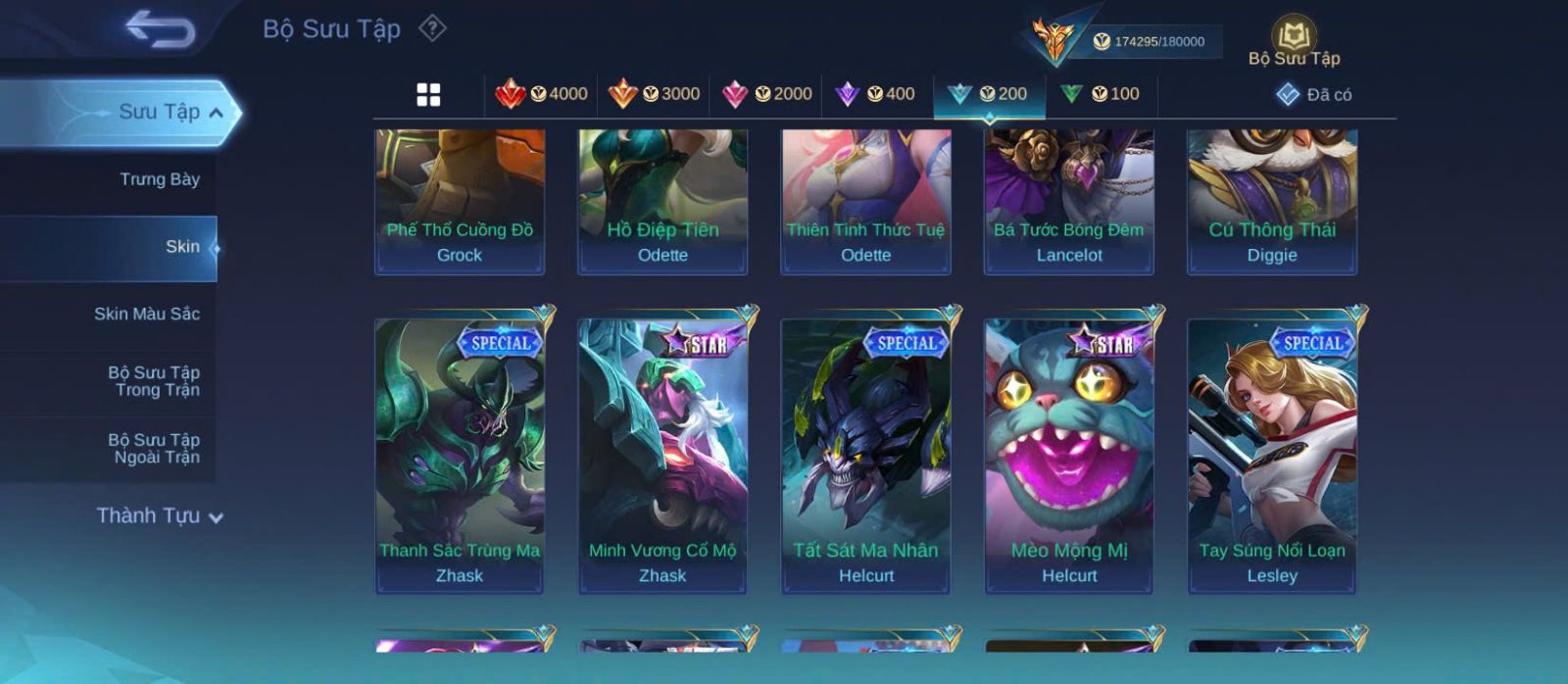Image resolution: width=1568 pixels, height=684 pixels.
Task: Open the Trưng Bày sidebar entry
Action: 159,179
